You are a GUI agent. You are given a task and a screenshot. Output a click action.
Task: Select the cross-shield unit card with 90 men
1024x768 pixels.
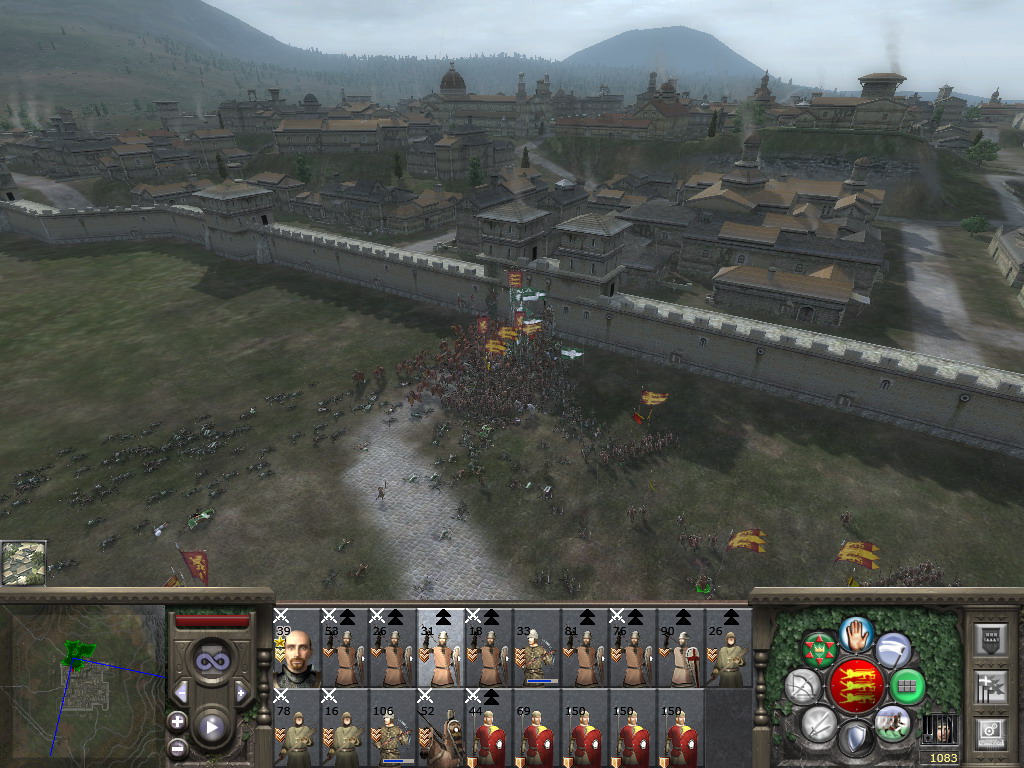(x=680, y=648)
